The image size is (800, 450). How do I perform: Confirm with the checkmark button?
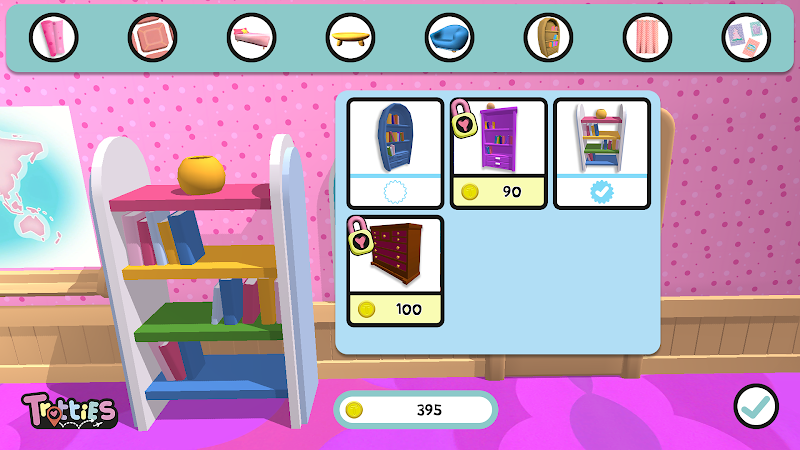click(756, 406)
